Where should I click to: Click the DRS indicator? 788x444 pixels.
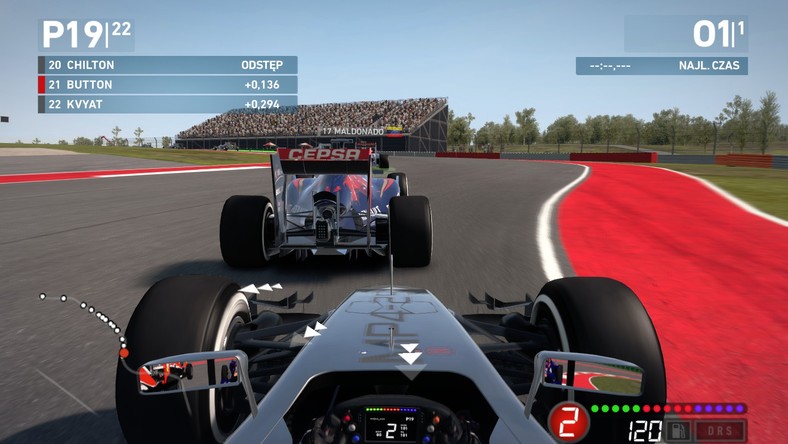coord(720,431)
